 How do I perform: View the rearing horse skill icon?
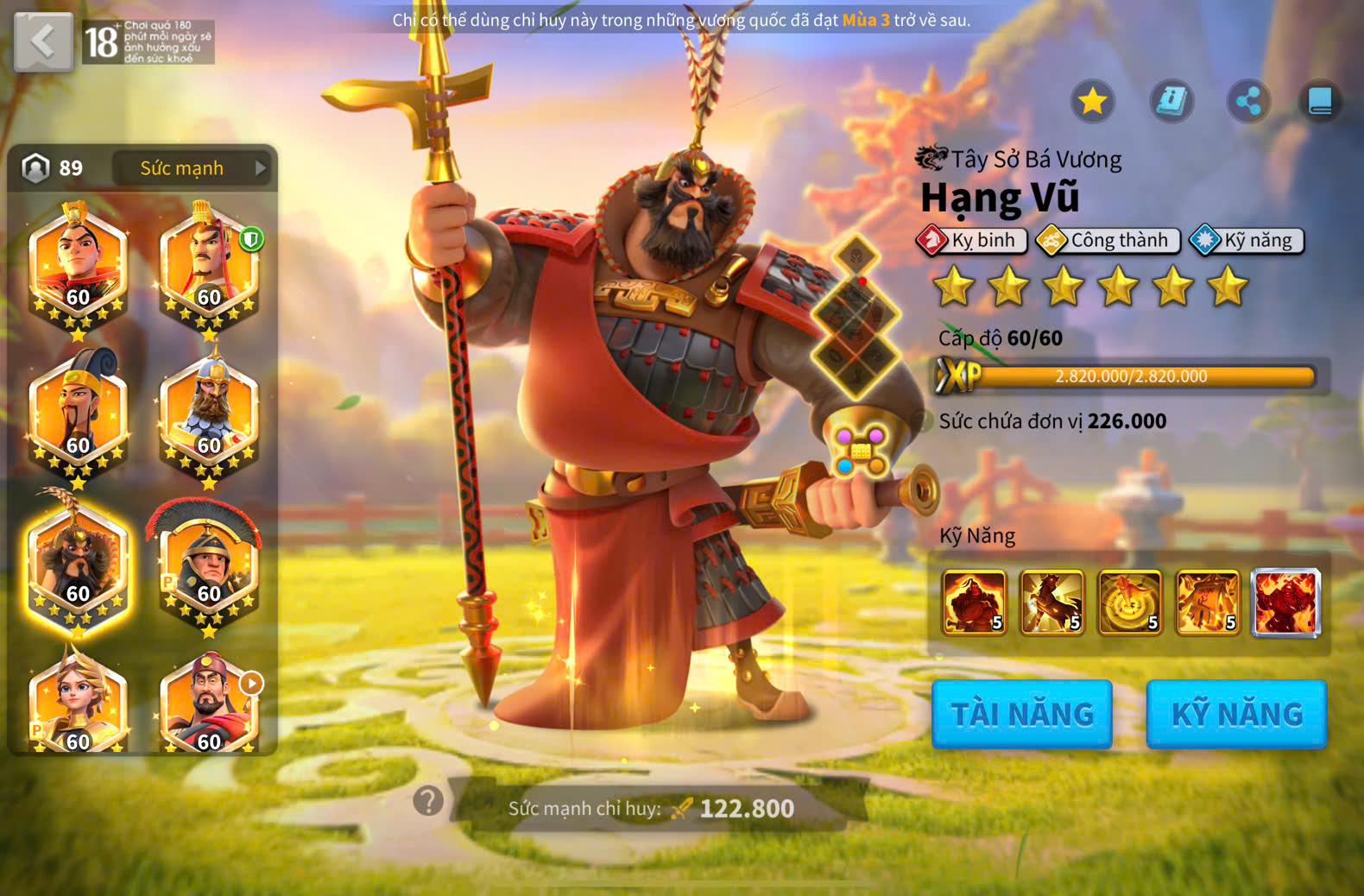(x=1051, y=602)
